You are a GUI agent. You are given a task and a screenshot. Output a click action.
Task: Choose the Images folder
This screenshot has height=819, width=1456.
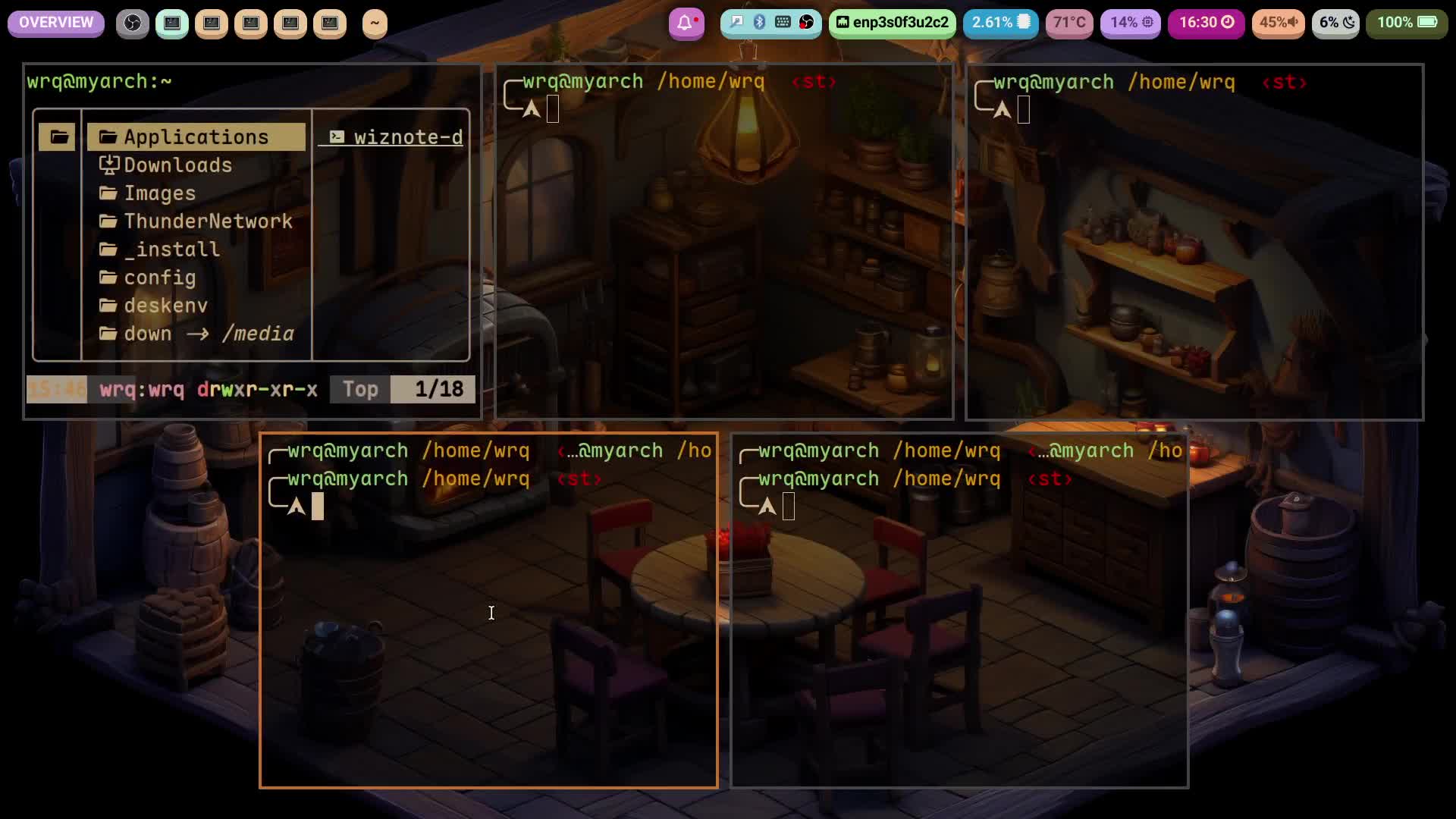[x=159, y=193]
